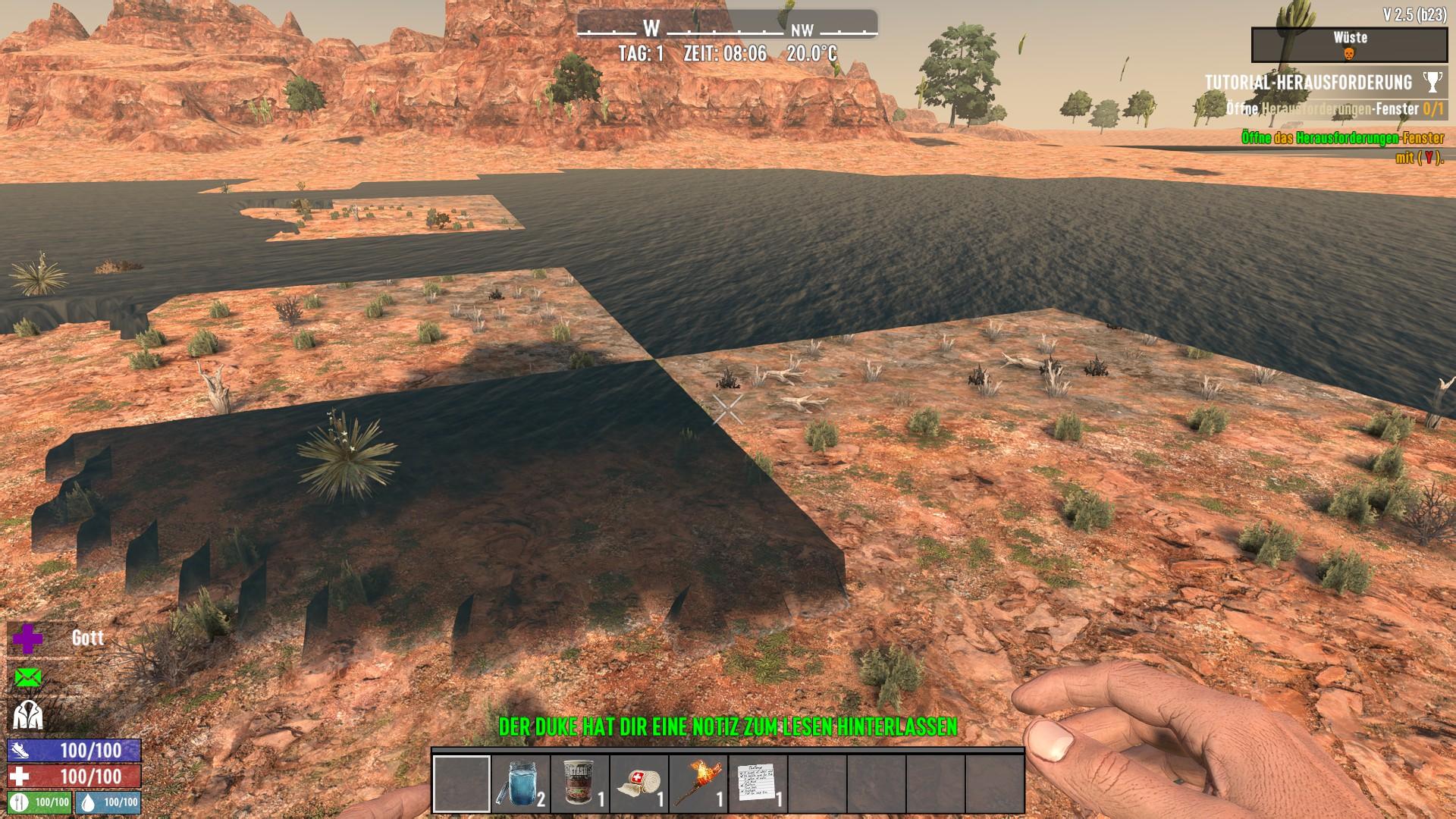The height and width of the screenshot is (819, 1456).
Task: Open the Tutorial-Herausforderung tracker
Action: 1308,82
